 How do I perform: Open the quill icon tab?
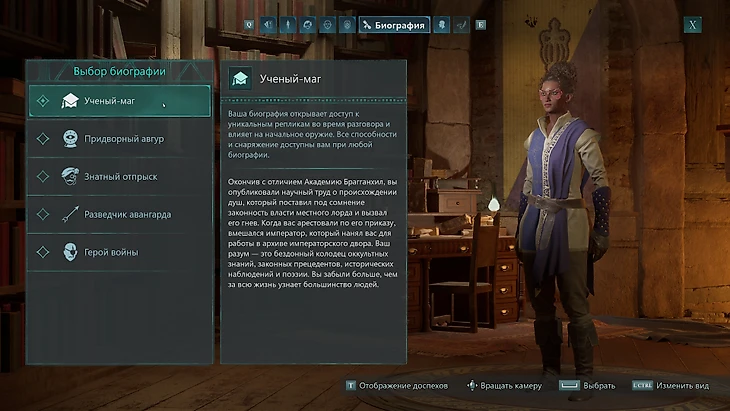461,25
